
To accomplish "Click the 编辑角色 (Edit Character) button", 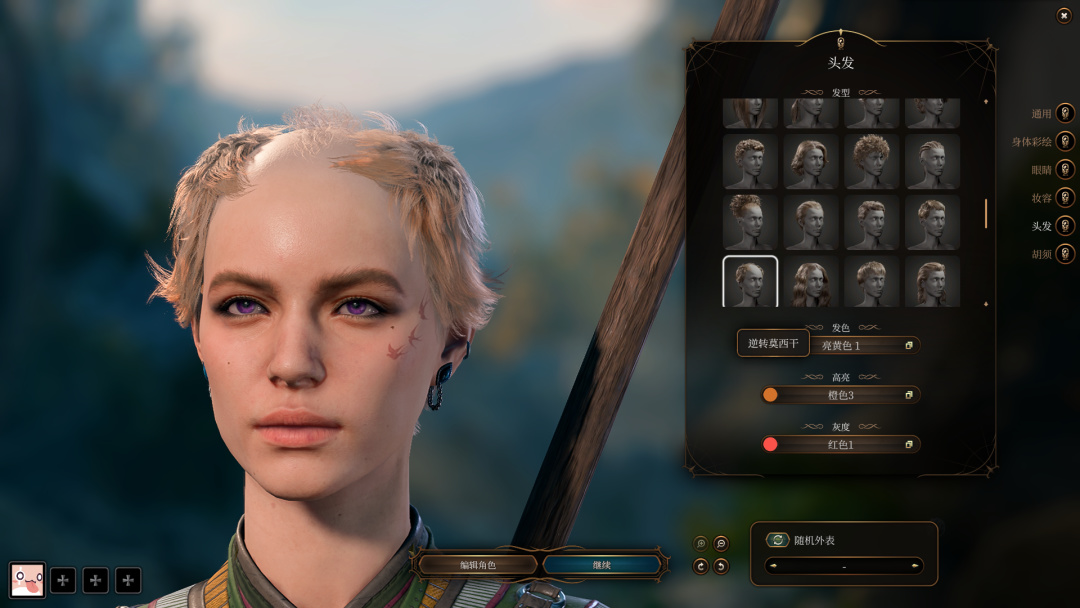I will 477,565.
